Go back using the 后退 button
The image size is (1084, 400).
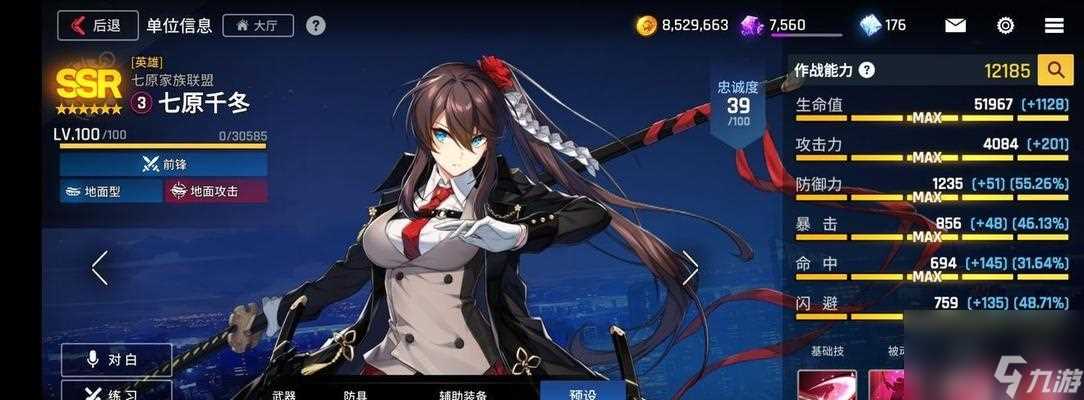click(98, 25)
